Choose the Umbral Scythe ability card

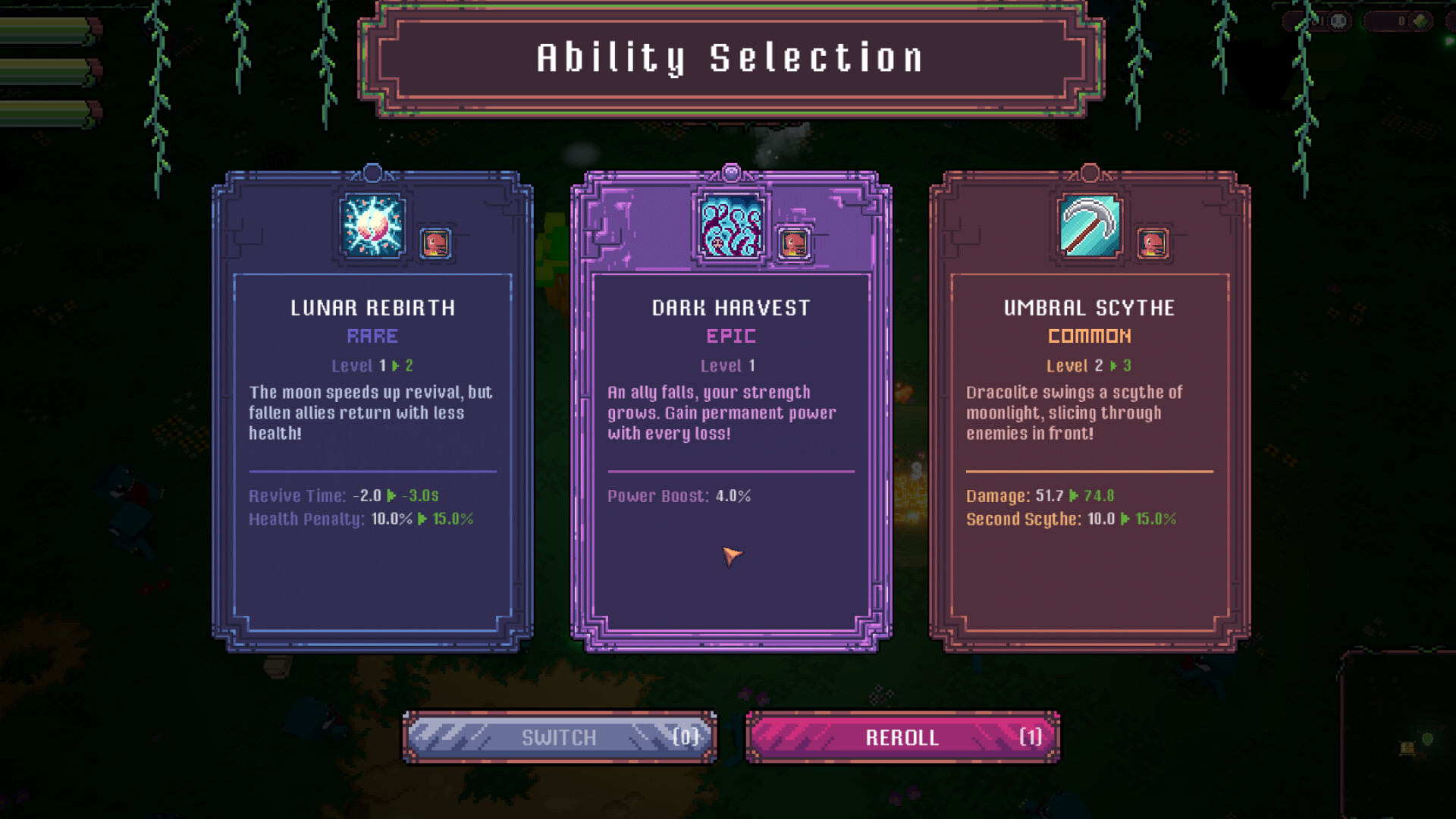coord(1090,409)
